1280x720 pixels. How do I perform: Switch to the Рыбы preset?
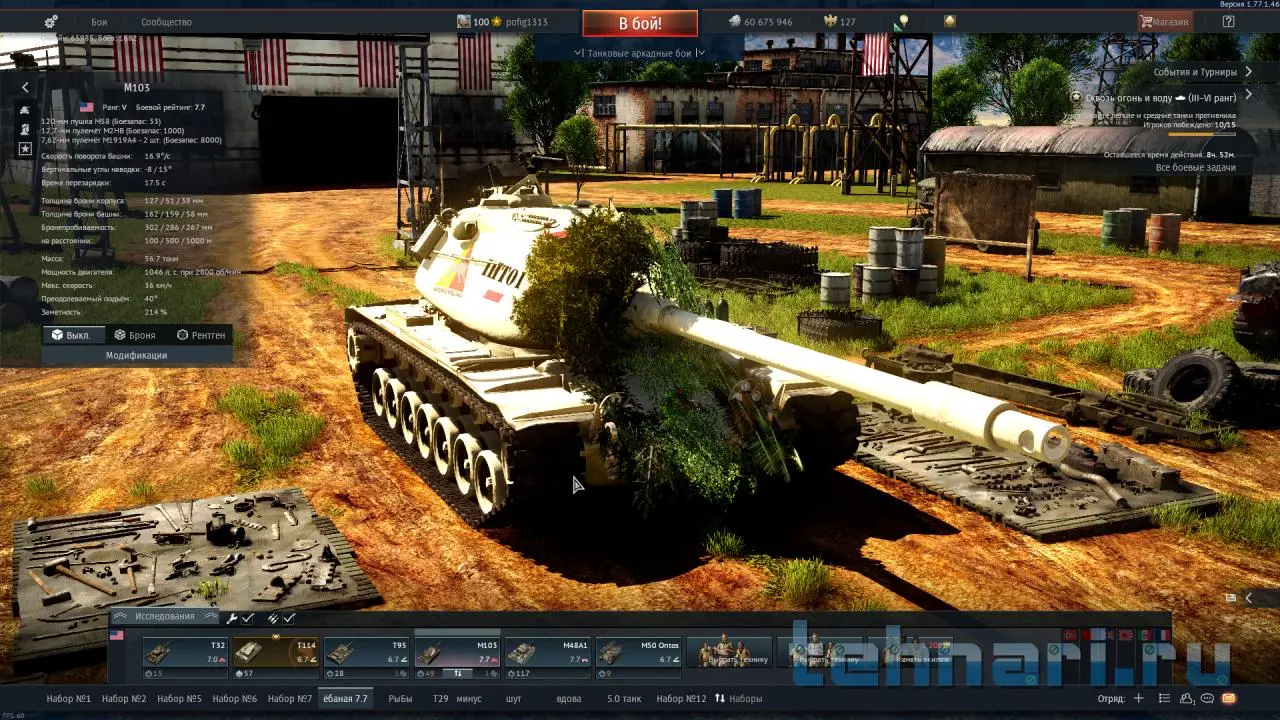(400, 699)
